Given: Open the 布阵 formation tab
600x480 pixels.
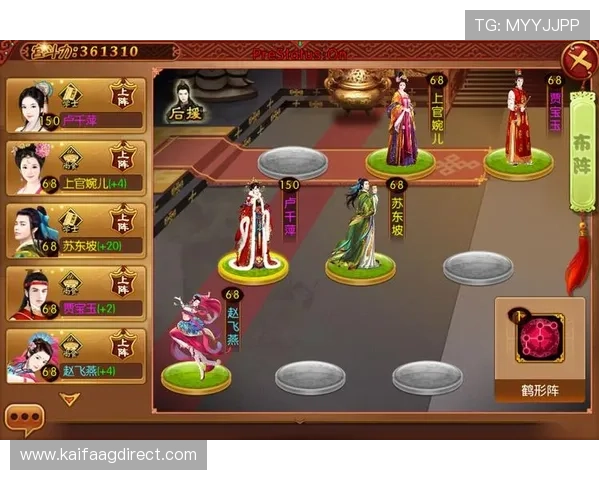Looking at the screenshot, I should (x=581, y=152).
